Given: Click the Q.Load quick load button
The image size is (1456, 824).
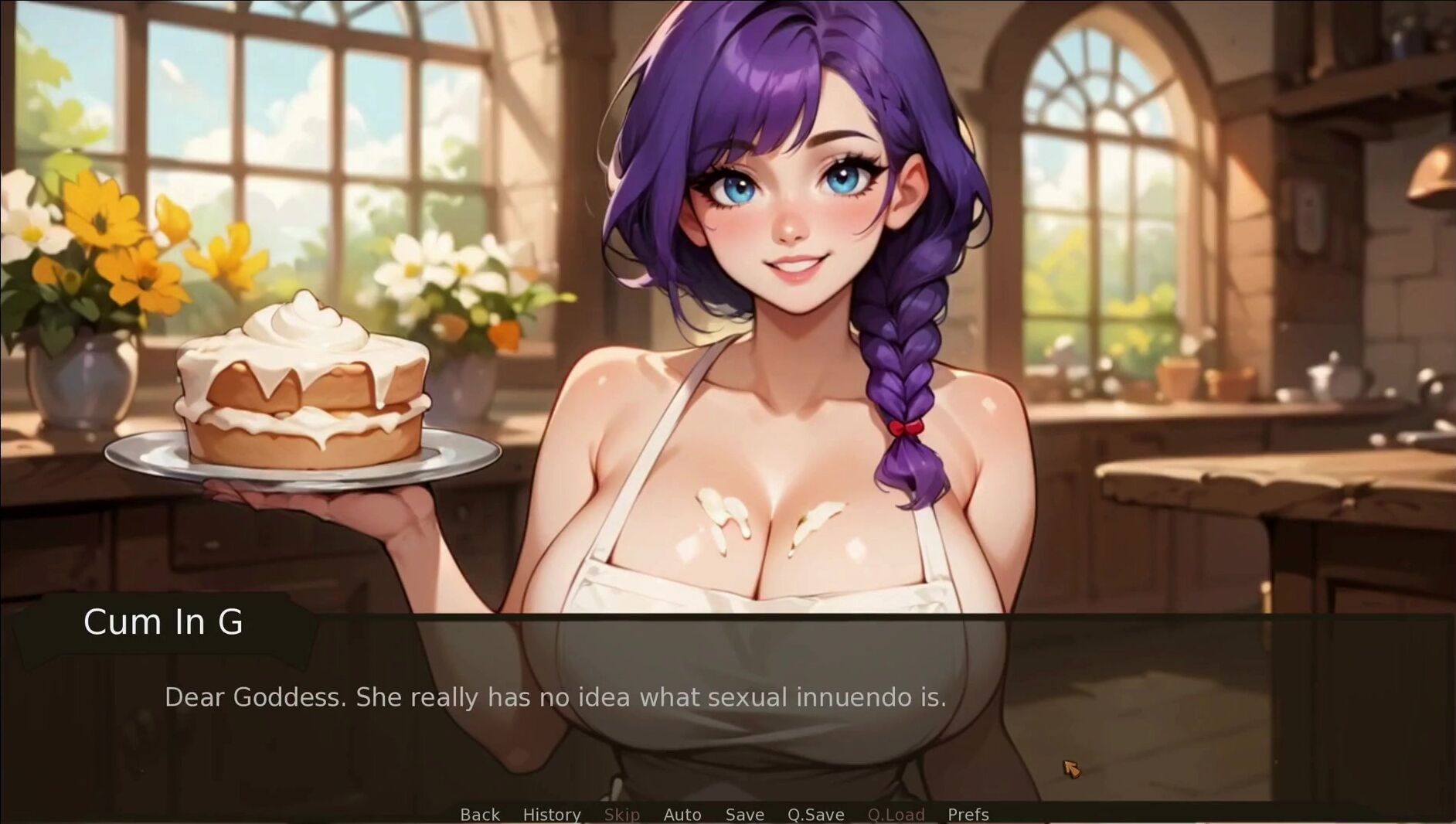Looking at the screenshot, I should click(x=896, y=815).
